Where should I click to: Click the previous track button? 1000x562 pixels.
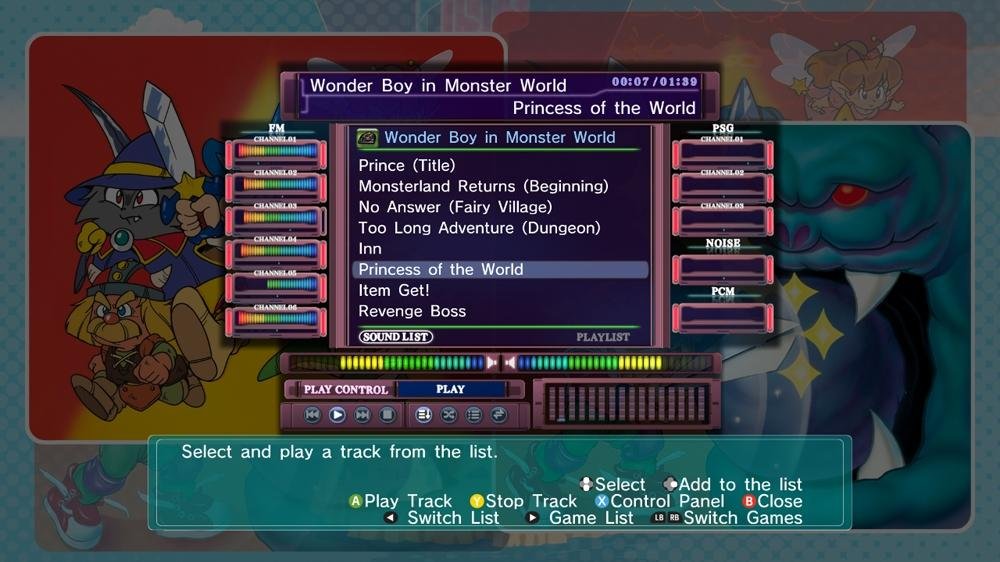312,415
